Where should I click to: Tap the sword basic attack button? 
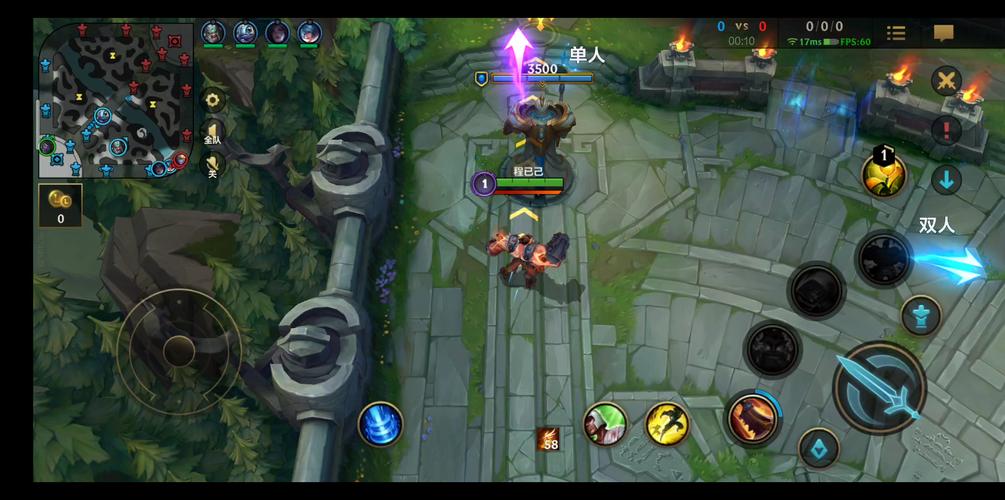879,388
